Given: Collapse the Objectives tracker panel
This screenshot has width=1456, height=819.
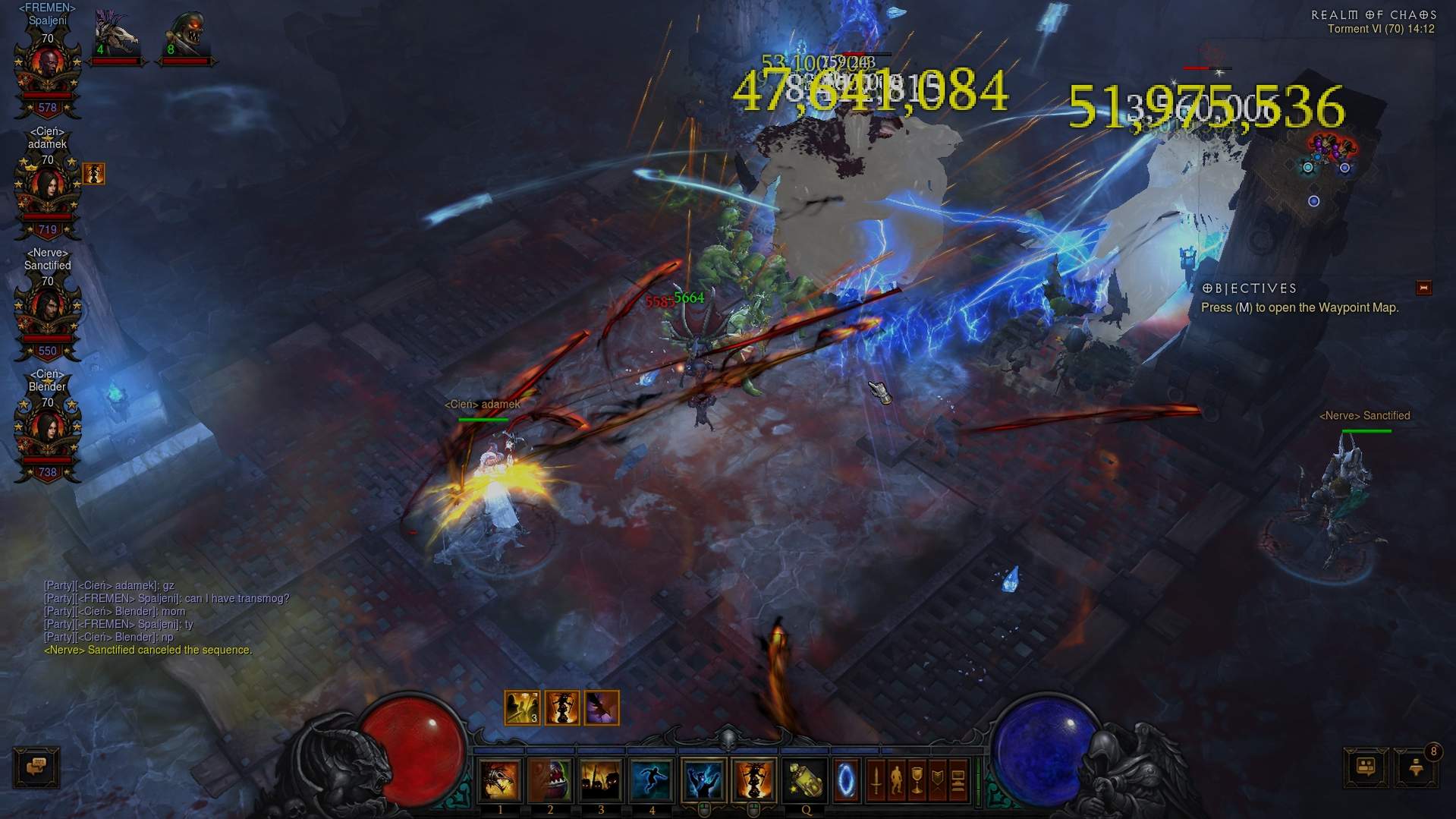Looking at the screenshot, I should (x=1423, y=288).
